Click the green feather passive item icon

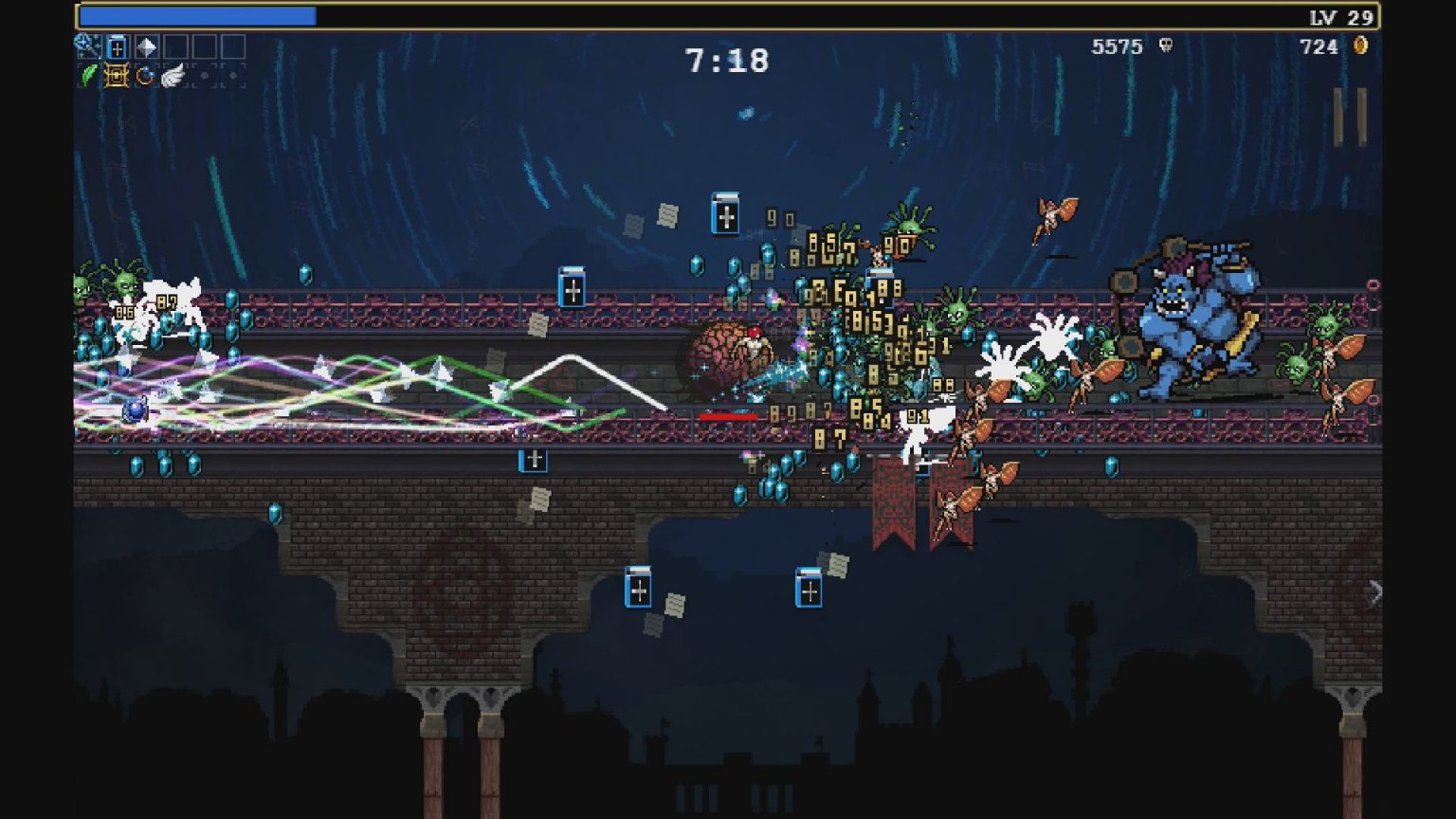[88, 75]
